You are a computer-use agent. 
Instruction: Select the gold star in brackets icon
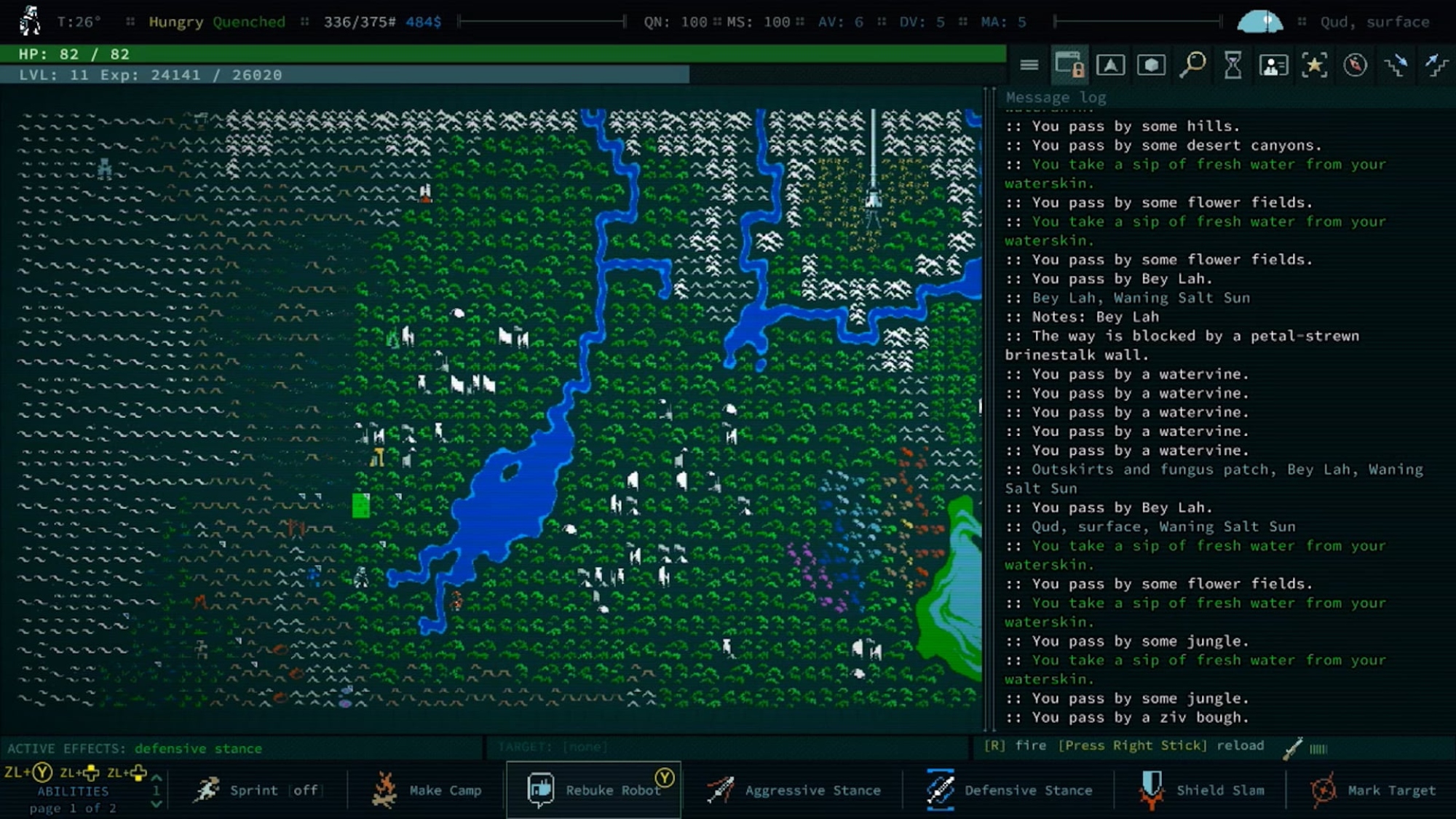[x=1314, y=66]
